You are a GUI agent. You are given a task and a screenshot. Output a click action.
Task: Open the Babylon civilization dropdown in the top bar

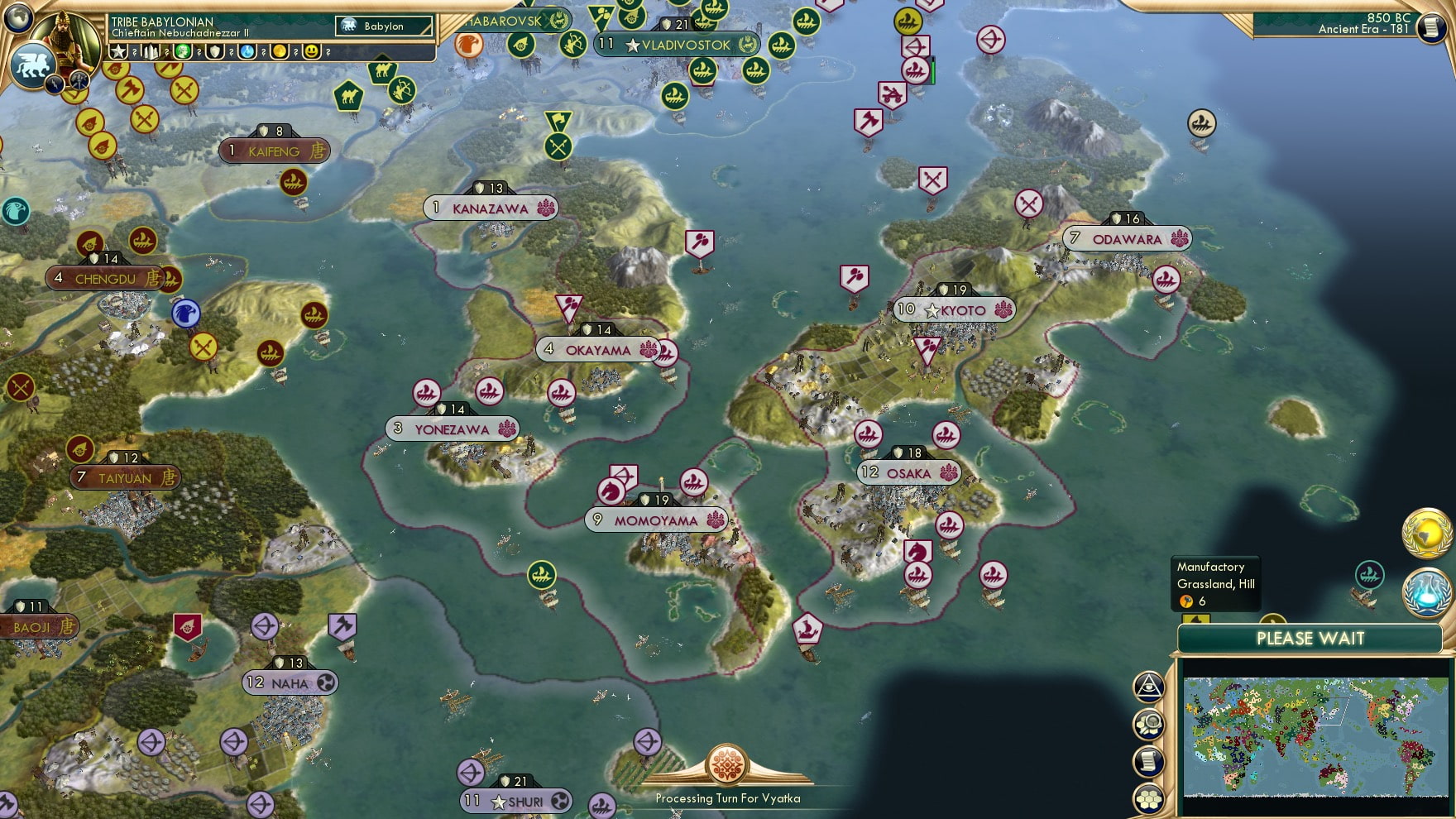386,26
